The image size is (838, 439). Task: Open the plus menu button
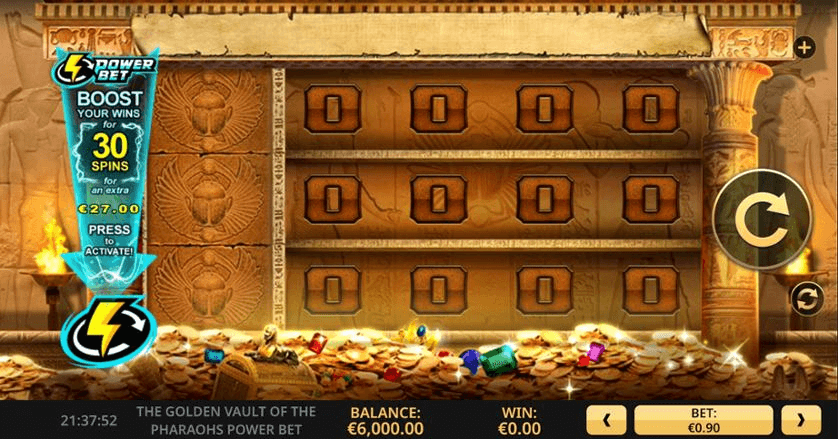[x=805, y=46]
